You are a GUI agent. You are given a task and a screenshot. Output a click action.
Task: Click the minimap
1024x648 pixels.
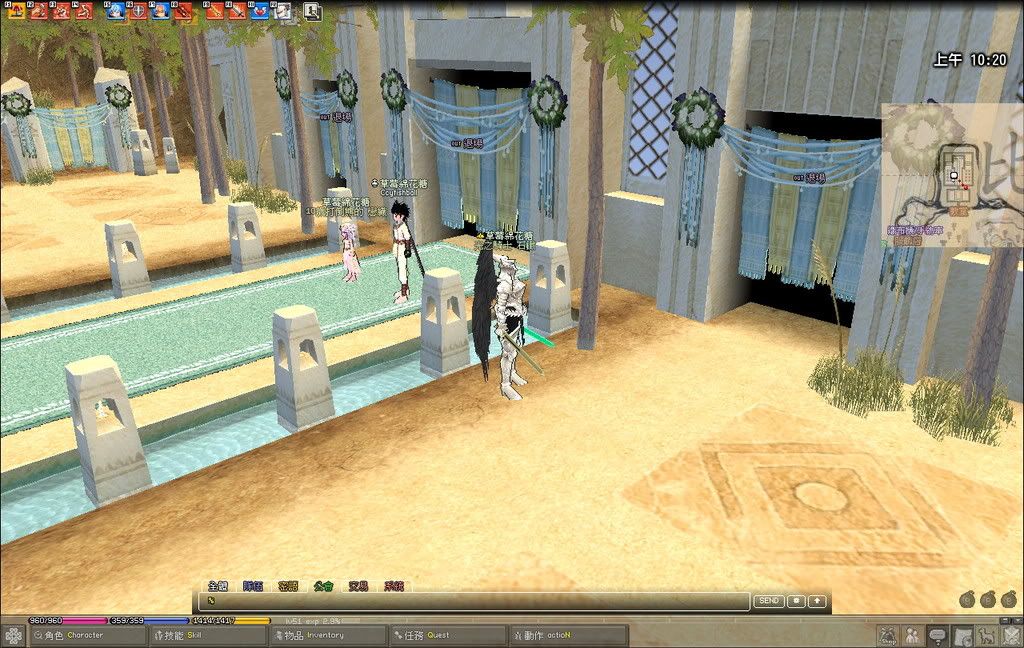point(950,175)
